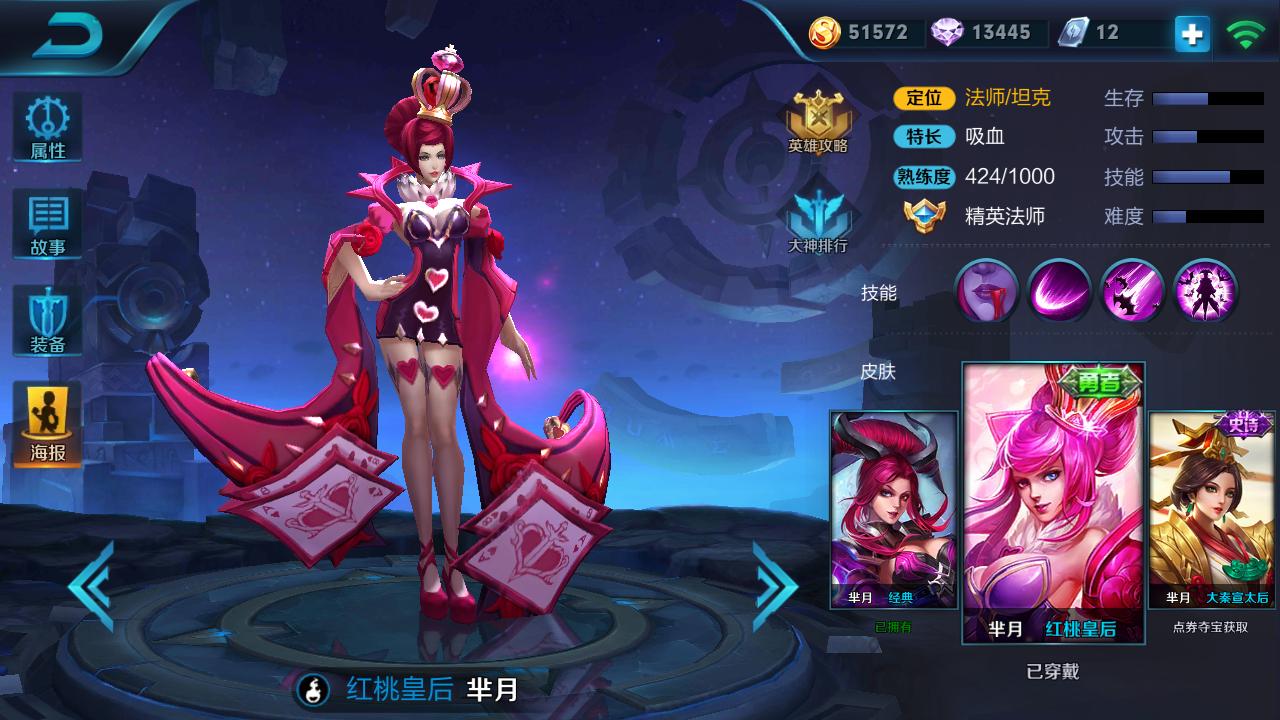Click the purple diamond currency icon
This screenshot has width=1280, height=720.
(947, 33)
